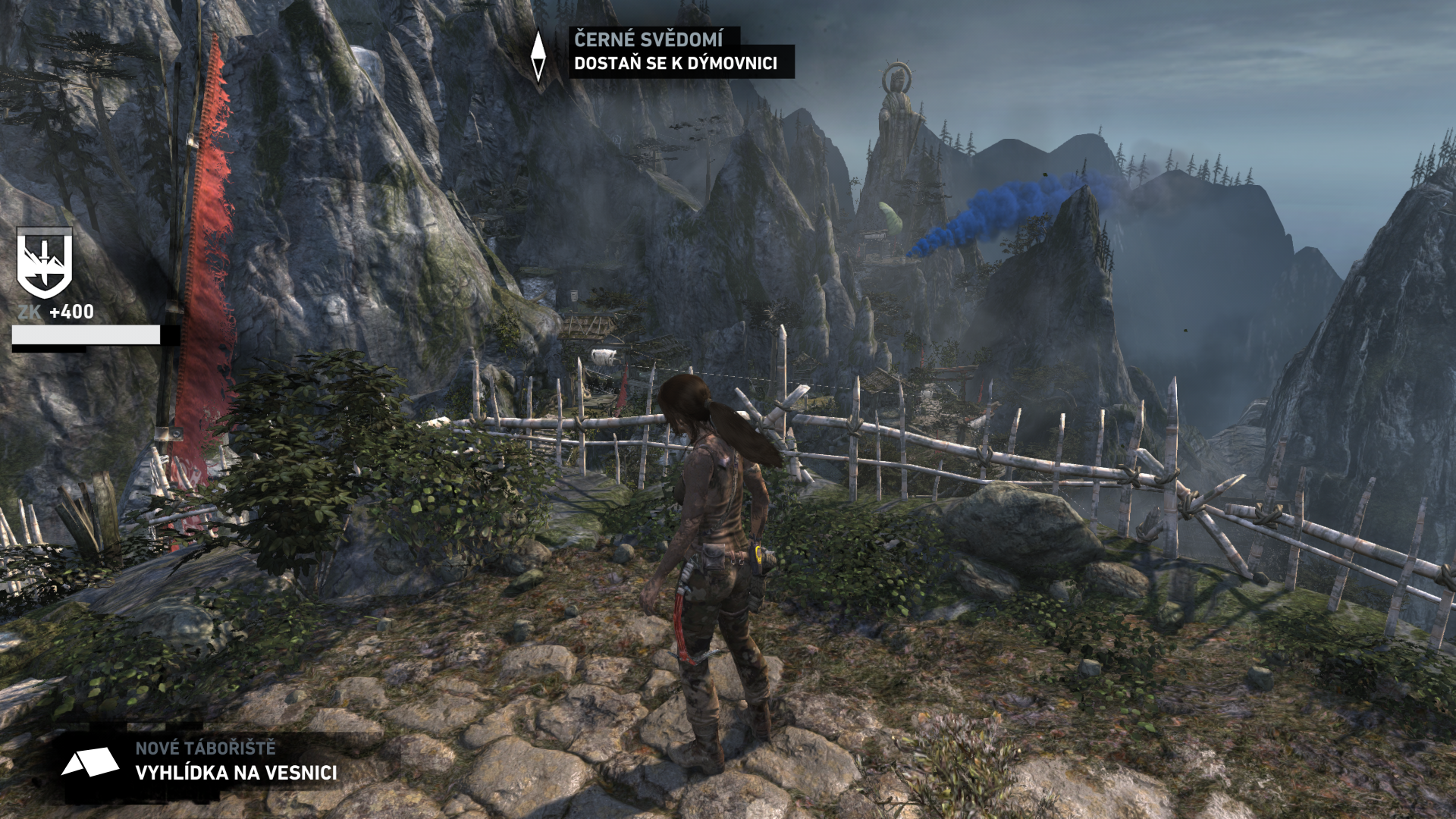Select the objective tracker "Dostaň se k dýmovnici"

click(675, 63)
